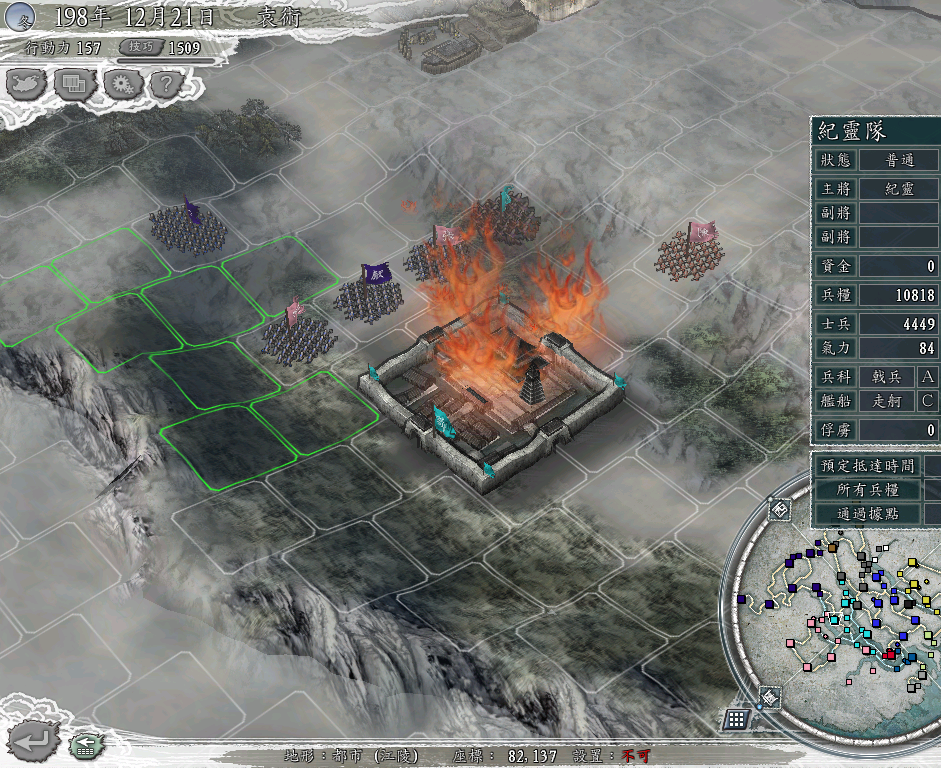The height and width of the screenshot is (768, 941).
Task: Click the lower diamond button on minimap rim
Action: 768,697
